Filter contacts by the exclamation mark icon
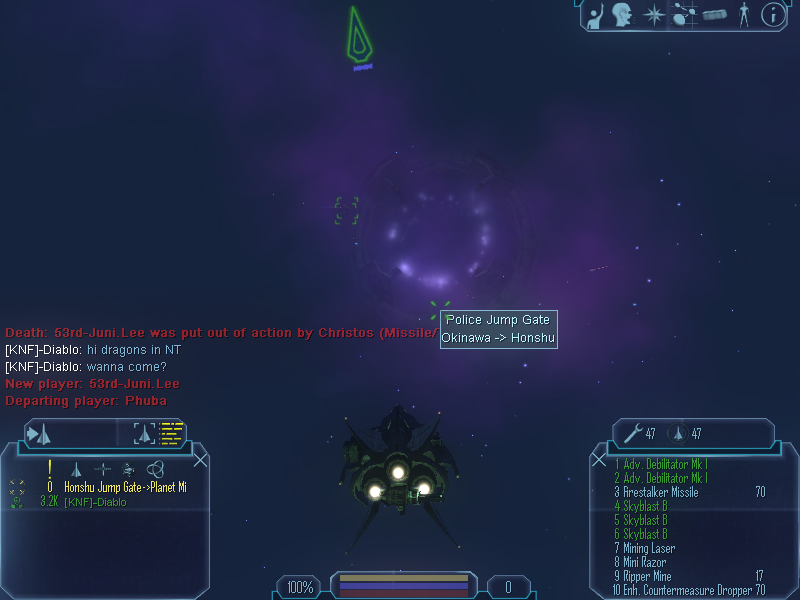Image resolution: width=800 pixels, height=600 pixels. click(x=49, y=468)
